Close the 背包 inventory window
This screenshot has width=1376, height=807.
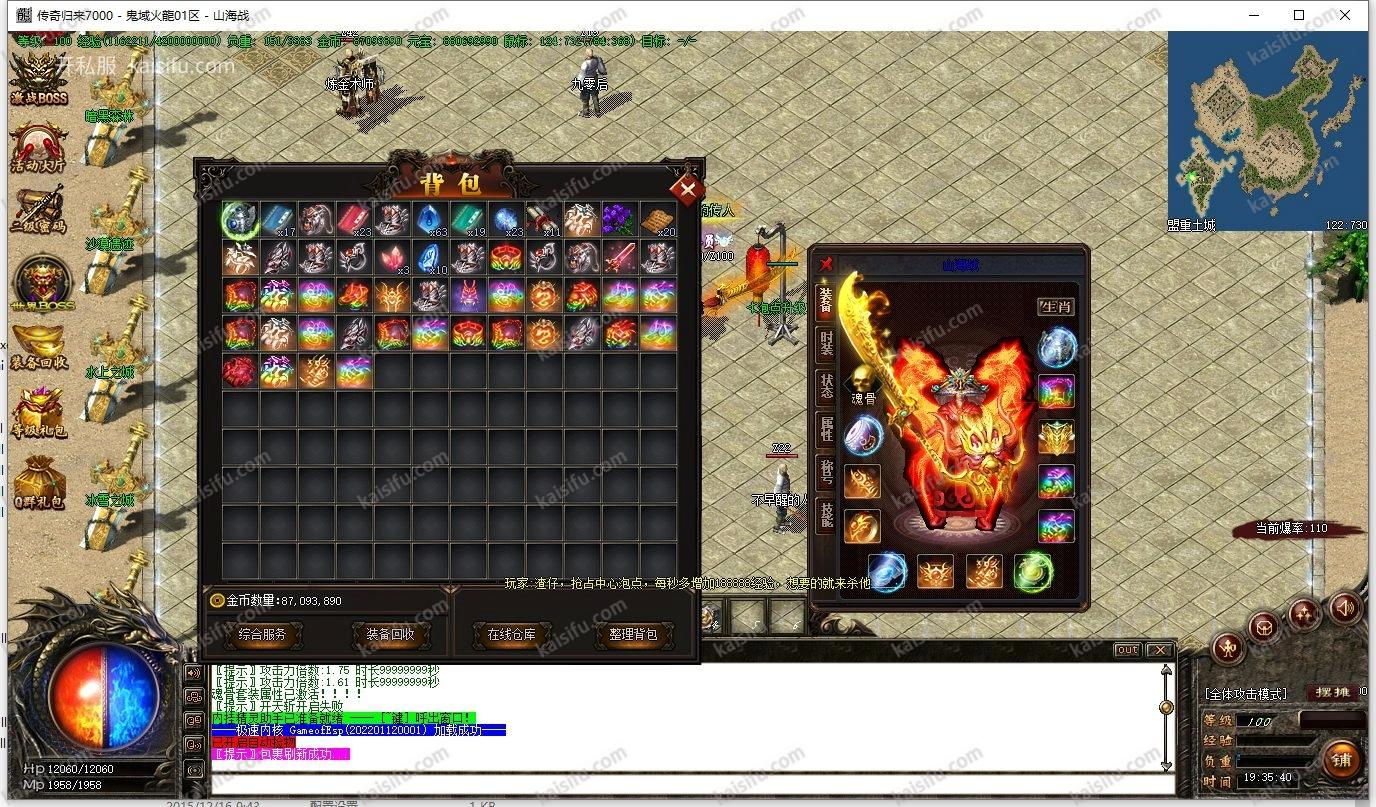tap(687, 189)
